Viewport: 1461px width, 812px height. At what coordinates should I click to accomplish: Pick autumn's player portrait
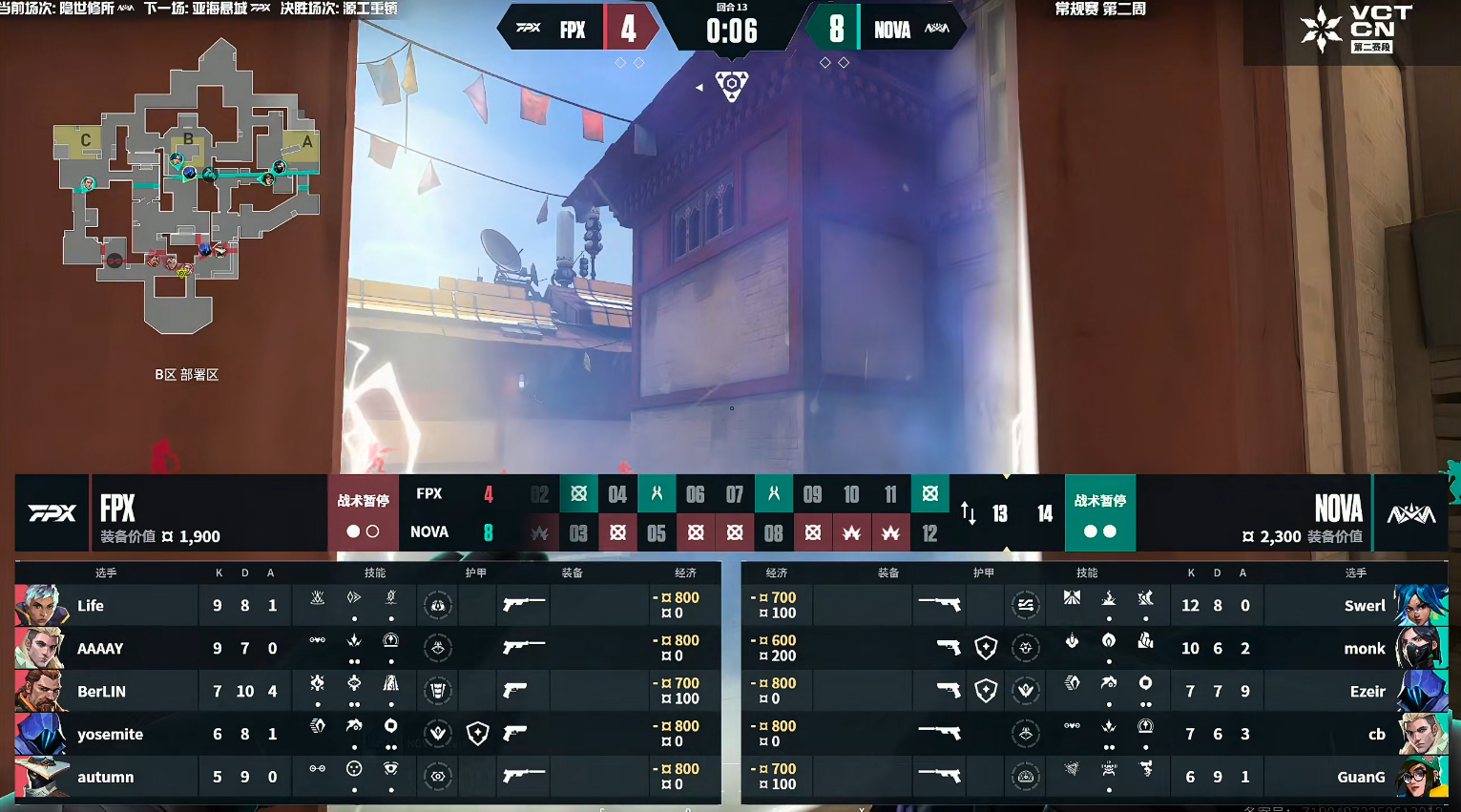point(40,777)
